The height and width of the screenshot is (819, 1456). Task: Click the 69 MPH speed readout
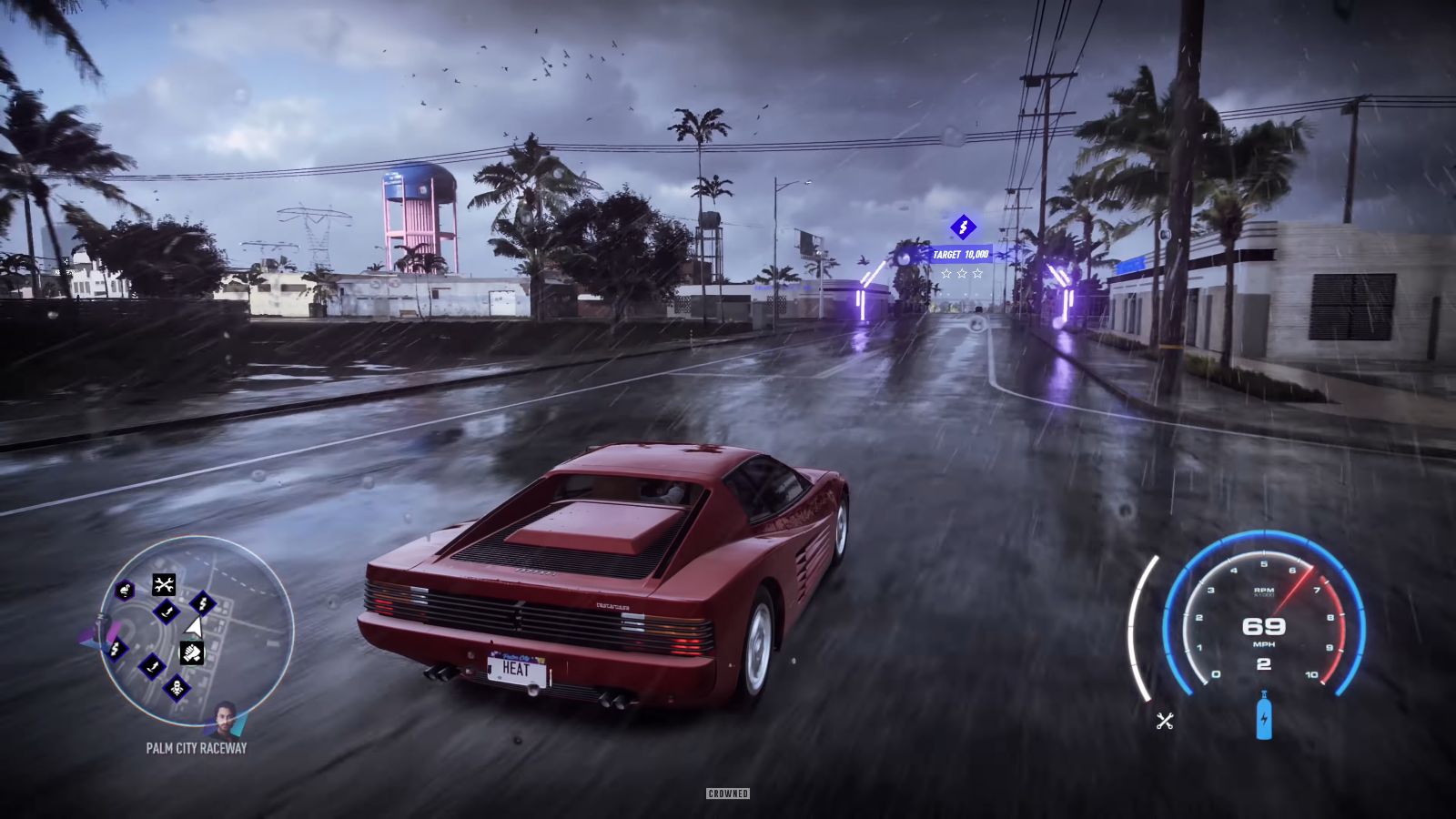[1264, 628]
